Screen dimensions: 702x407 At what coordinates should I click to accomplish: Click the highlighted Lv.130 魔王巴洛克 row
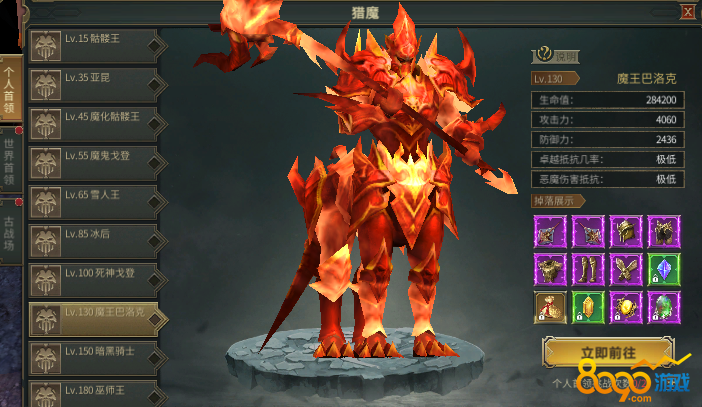[93, 316]
